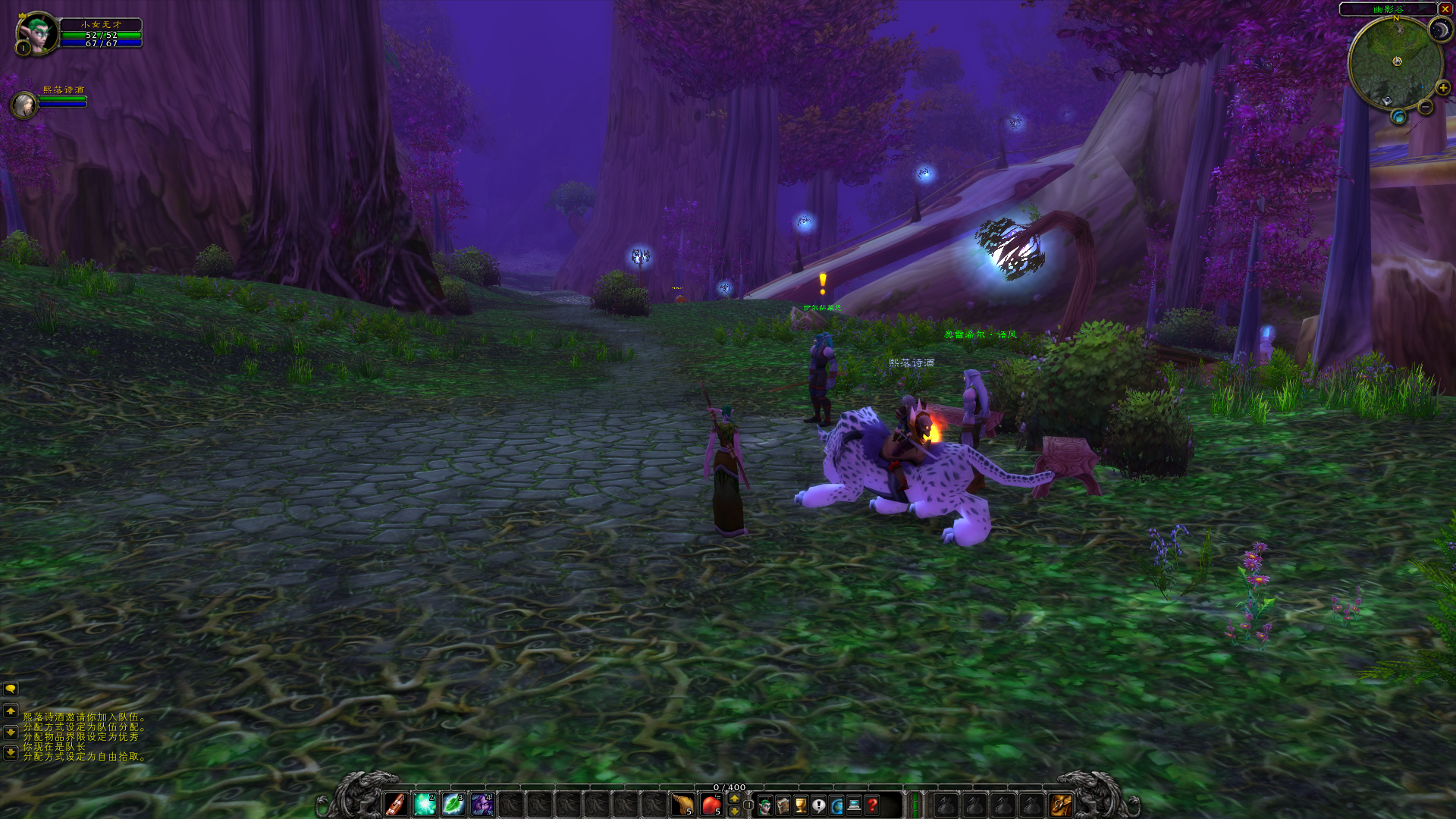This screenshot has height=819, width=1456.
Task: Open the chat speech bubble button
Action: pos(11,689)
